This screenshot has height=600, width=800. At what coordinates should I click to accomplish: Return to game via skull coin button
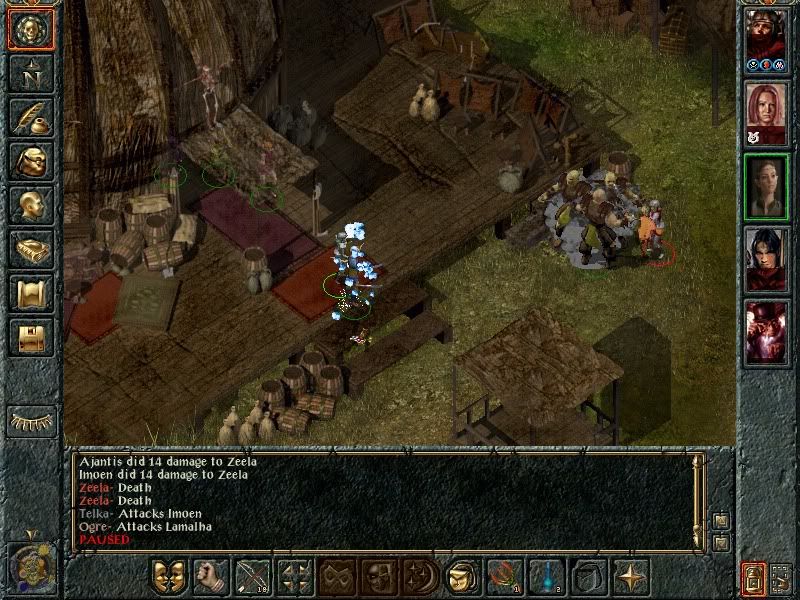tap(30, 28)
